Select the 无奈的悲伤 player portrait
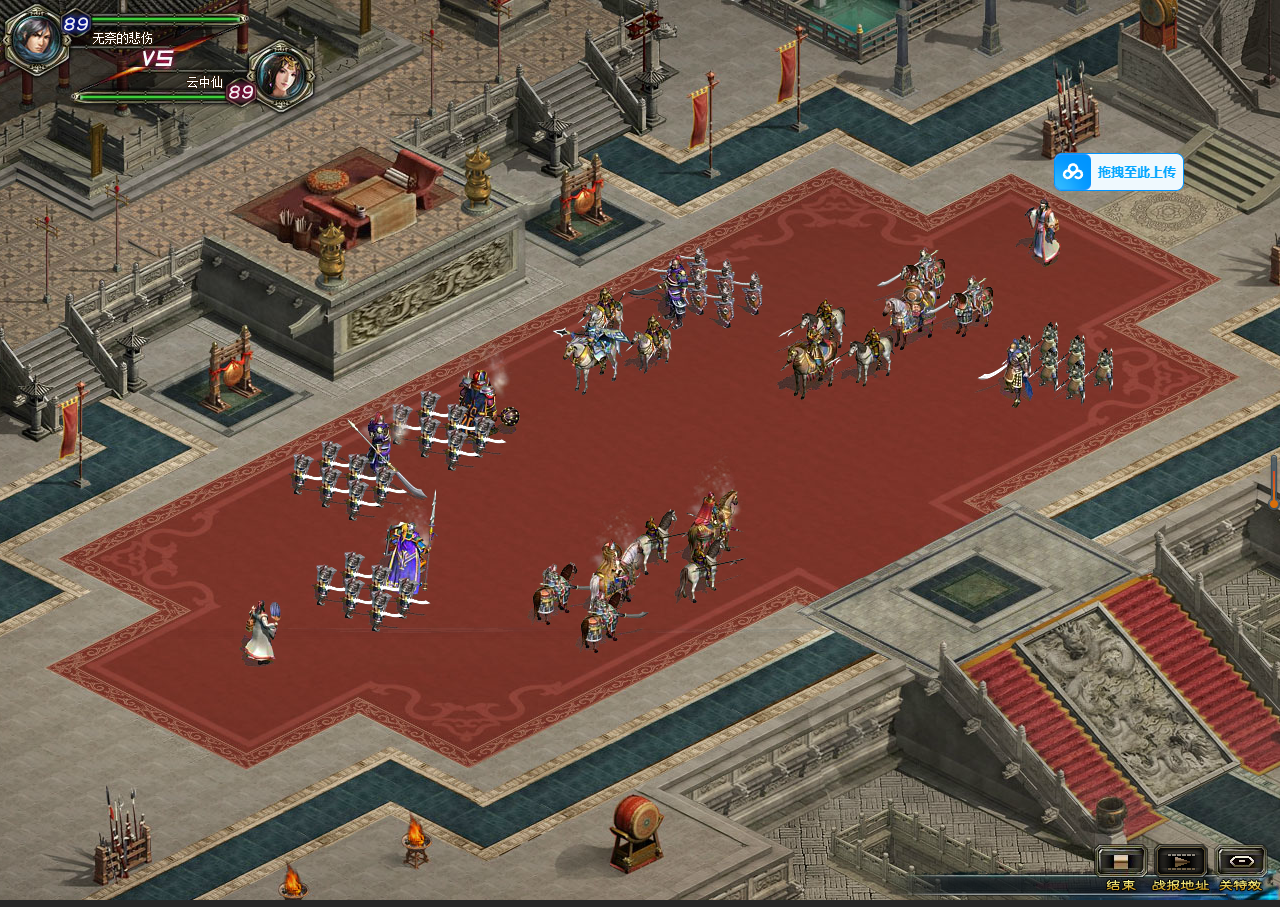The height and width of the screenshot is (907, 1280). [35, 40]
